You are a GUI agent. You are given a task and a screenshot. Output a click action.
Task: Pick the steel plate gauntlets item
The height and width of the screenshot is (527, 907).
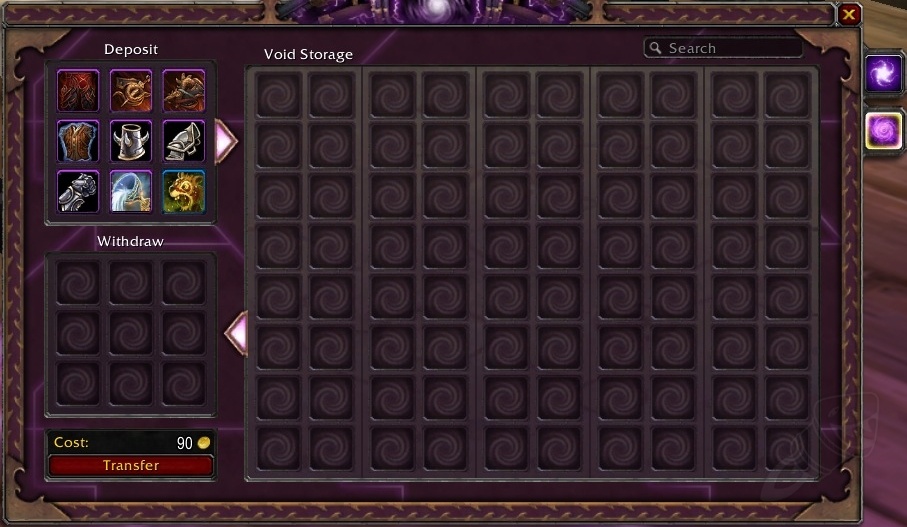coord(78,192)
